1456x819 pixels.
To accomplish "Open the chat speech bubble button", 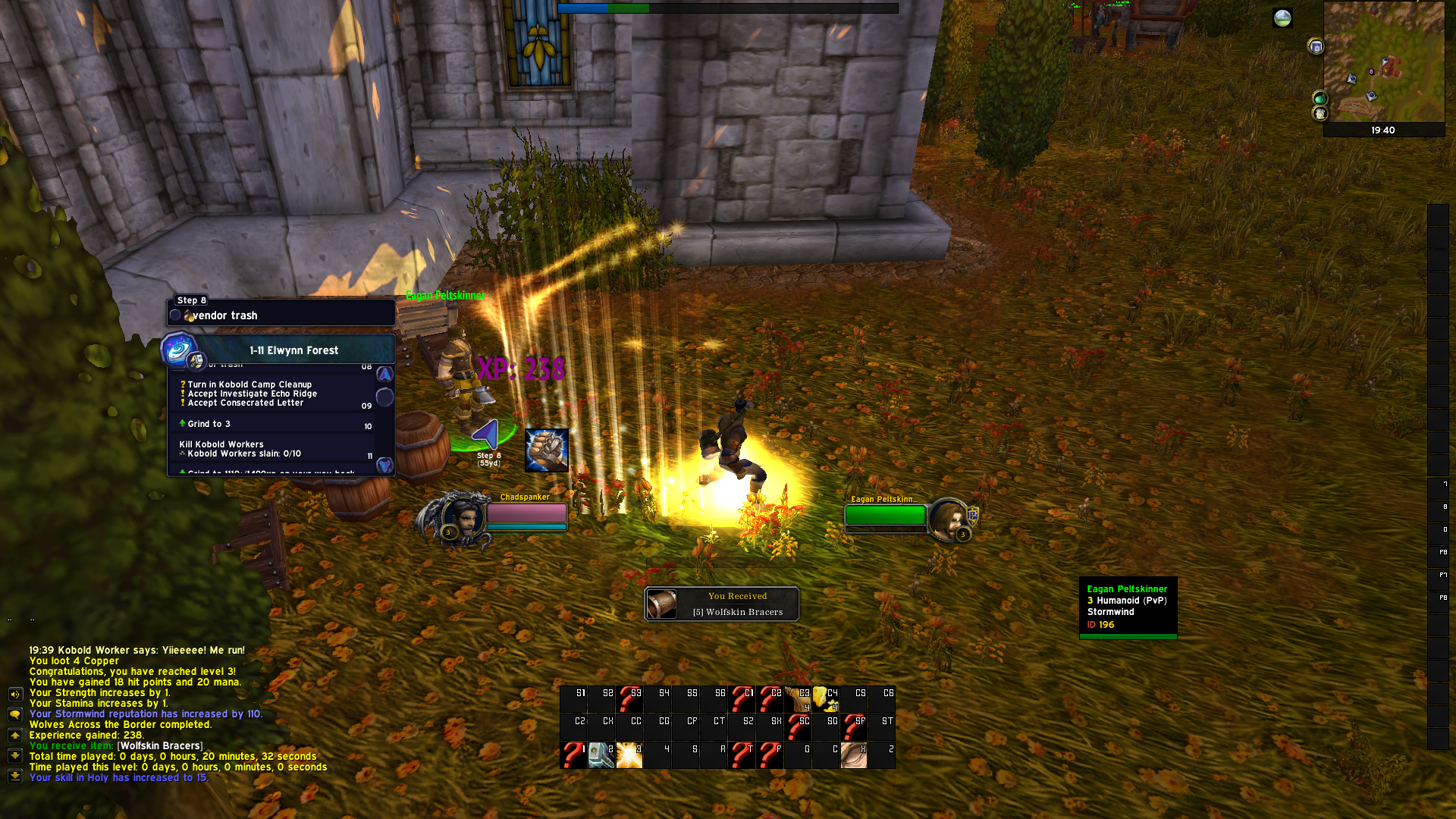I will point(15,714).
